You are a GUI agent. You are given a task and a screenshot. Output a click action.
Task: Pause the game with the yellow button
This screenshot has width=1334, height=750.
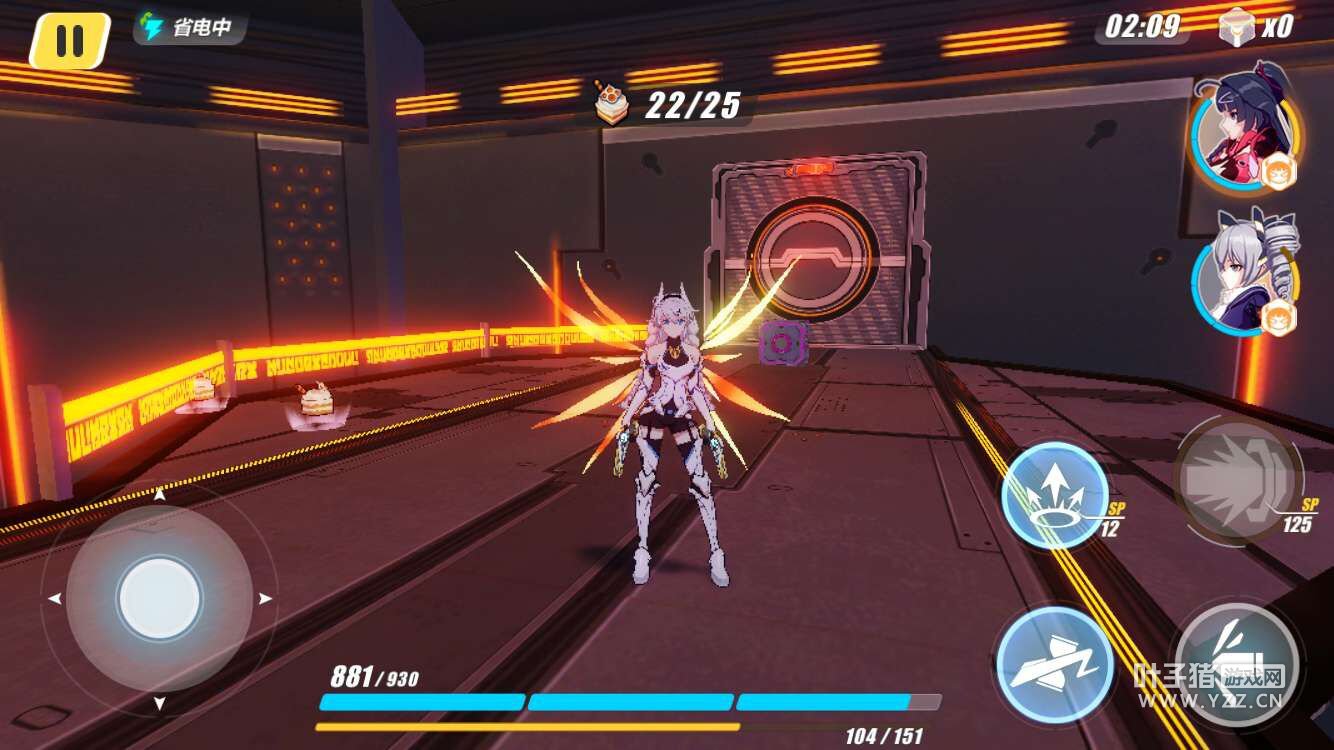(69, 40)
